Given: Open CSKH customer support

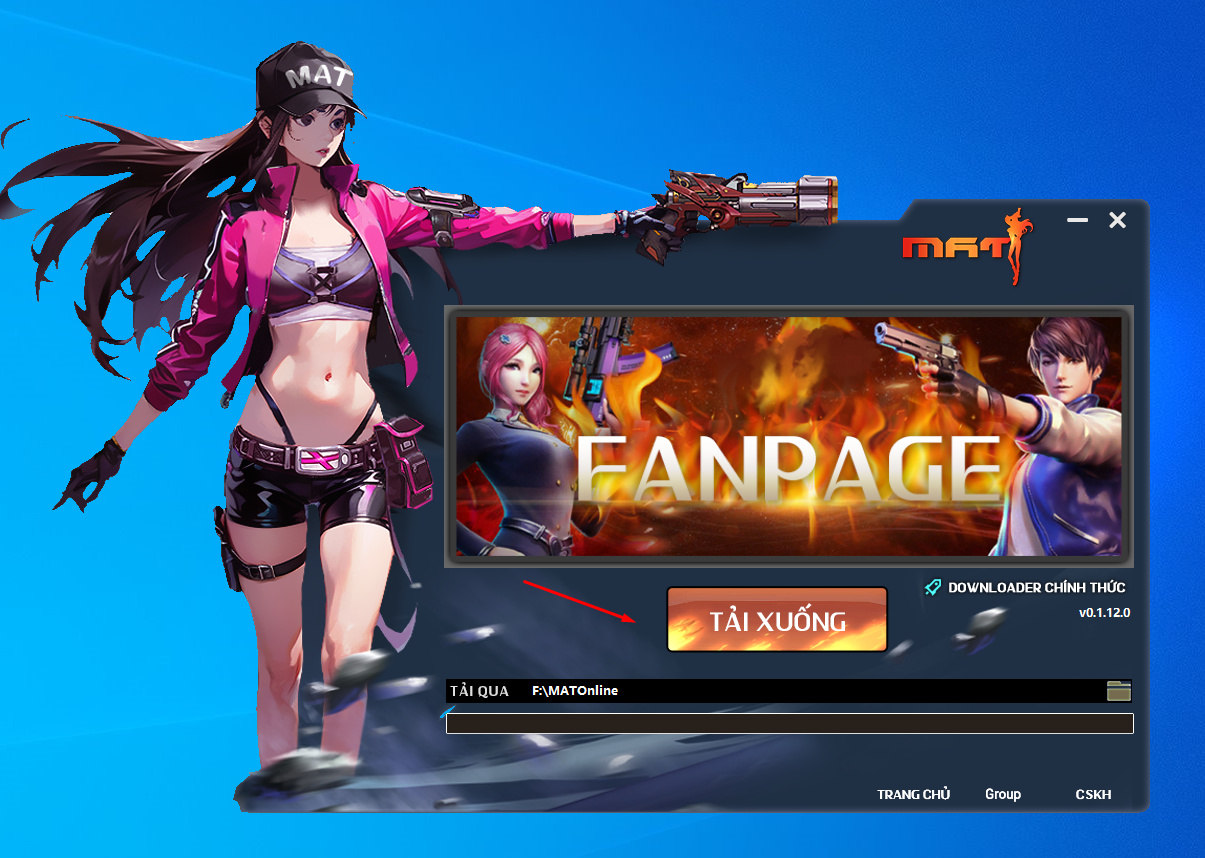Looking at the screenshot, I should click(x=1093, y=794).
